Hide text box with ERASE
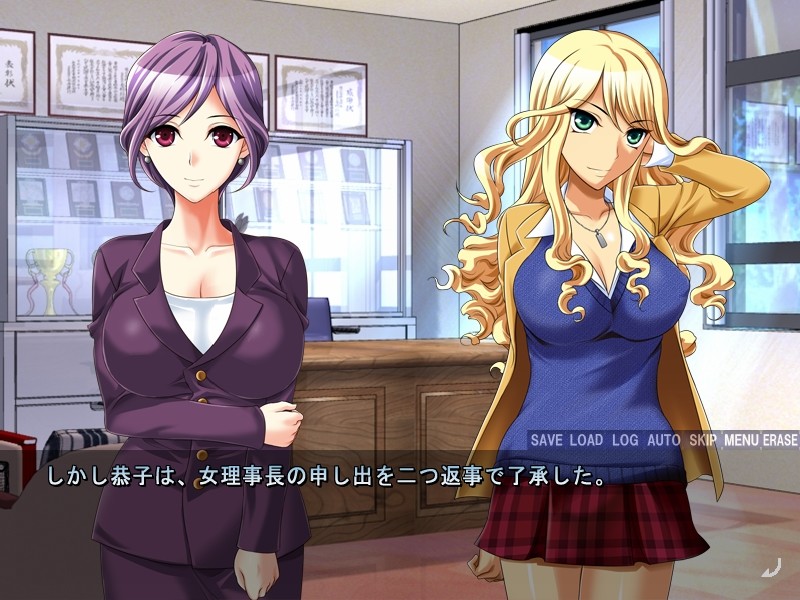 pyautogui.click(x=780, y=440)
